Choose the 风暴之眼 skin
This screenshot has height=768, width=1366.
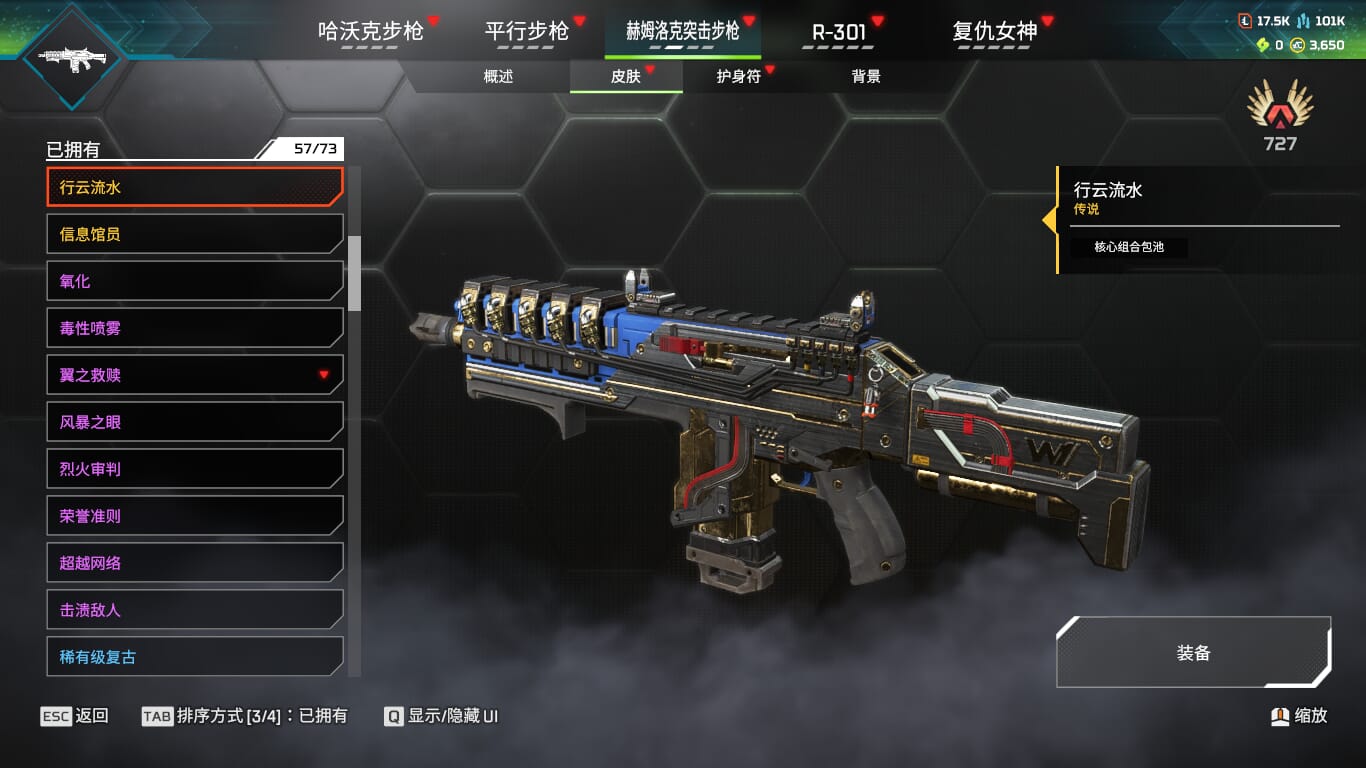click(195, 422)
